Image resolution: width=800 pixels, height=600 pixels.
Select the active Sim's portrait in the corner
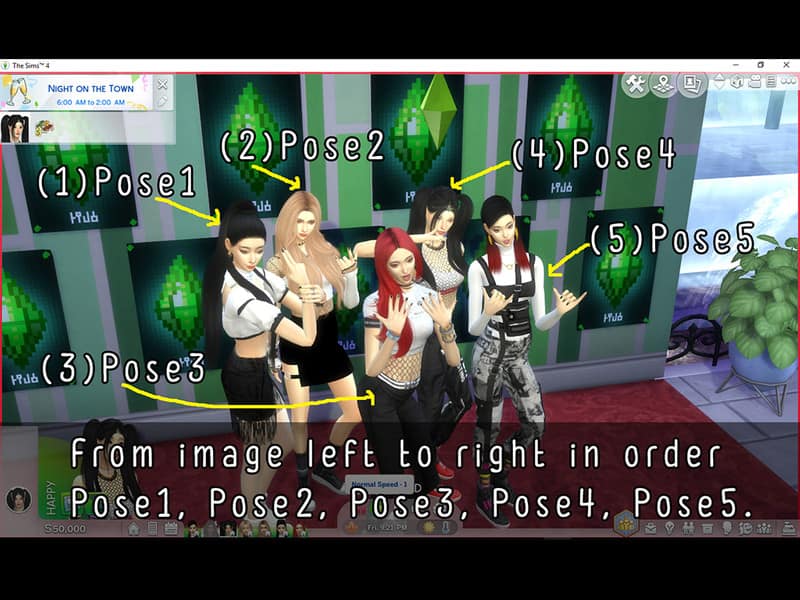(18, 499)
